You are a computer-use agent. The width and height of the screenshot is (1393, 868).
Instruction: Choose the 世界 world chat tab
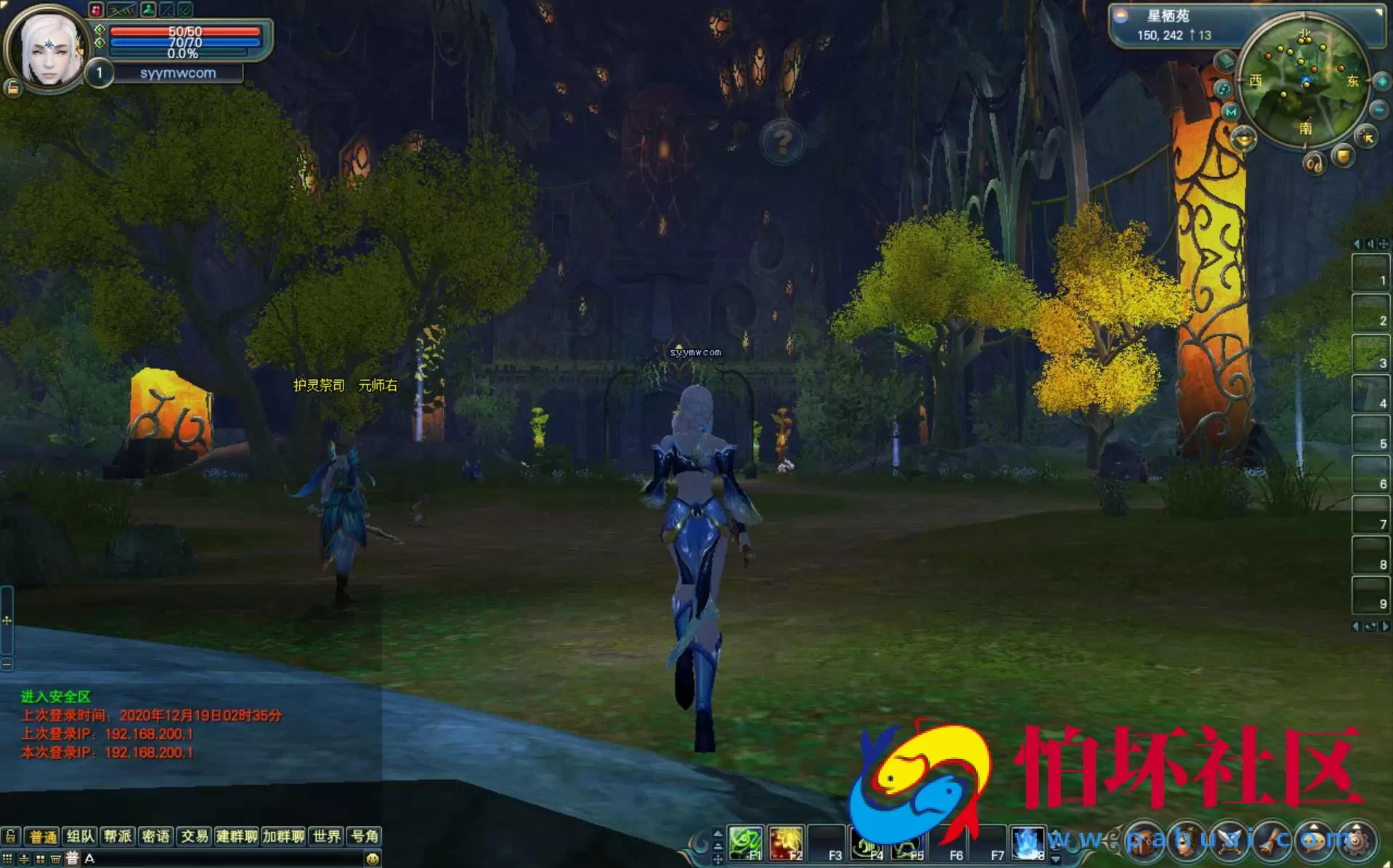pos(327,836)
